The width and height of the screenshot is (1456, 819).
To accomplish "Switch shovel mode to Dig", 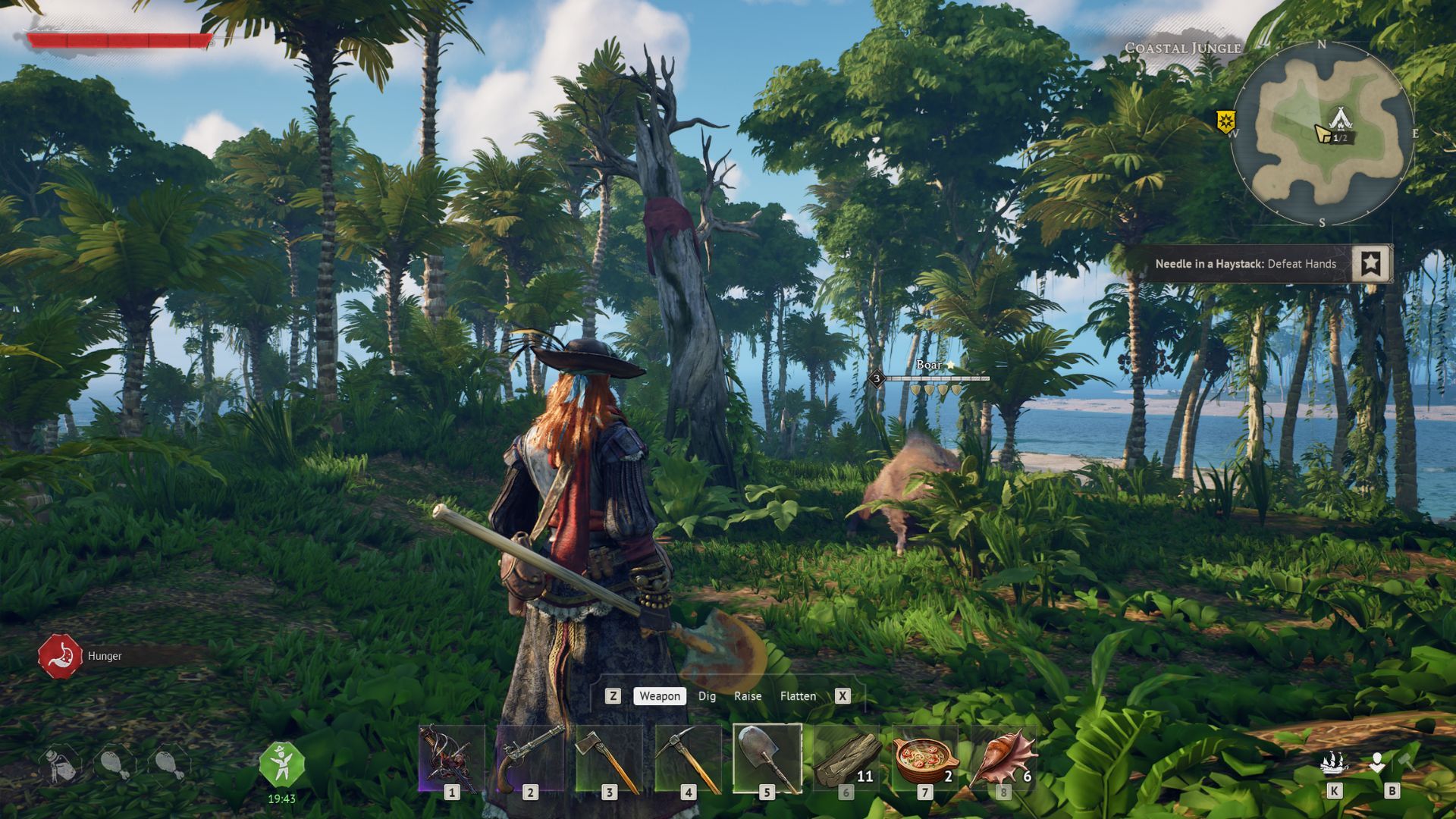I will point(707,696).
